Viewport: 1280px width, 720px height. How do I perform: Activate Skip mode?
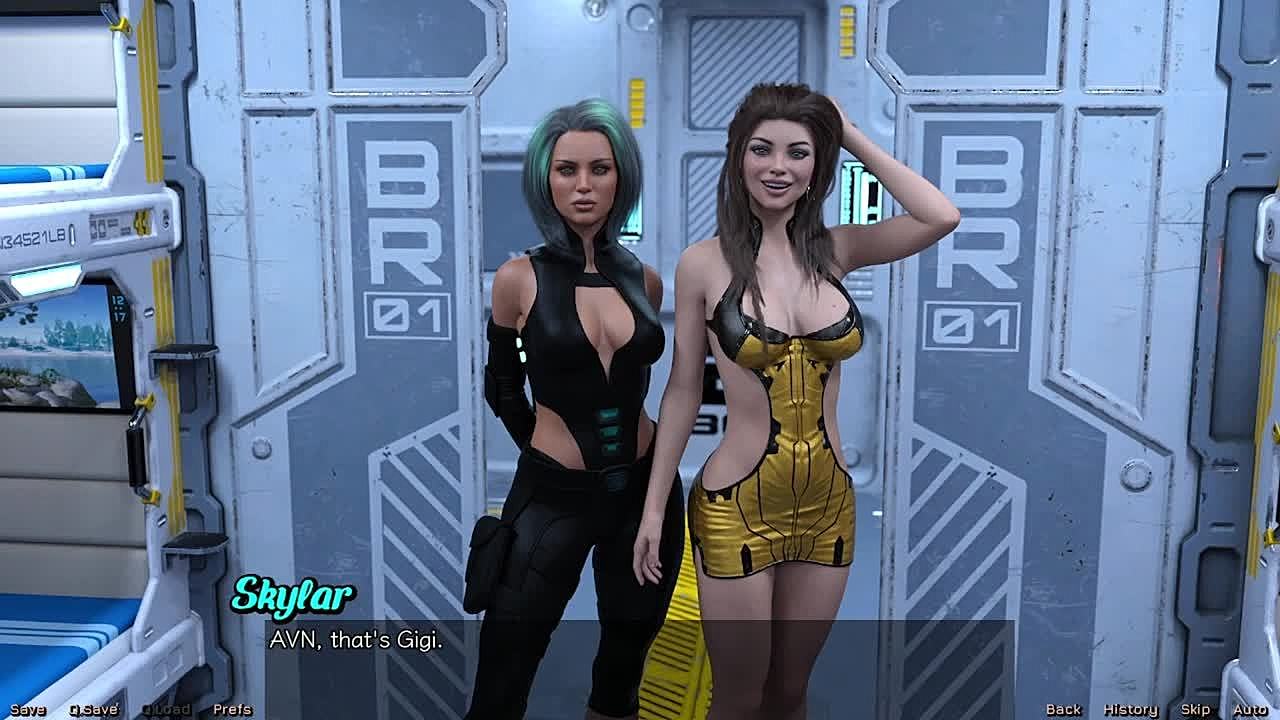[x=1195, y=709]
